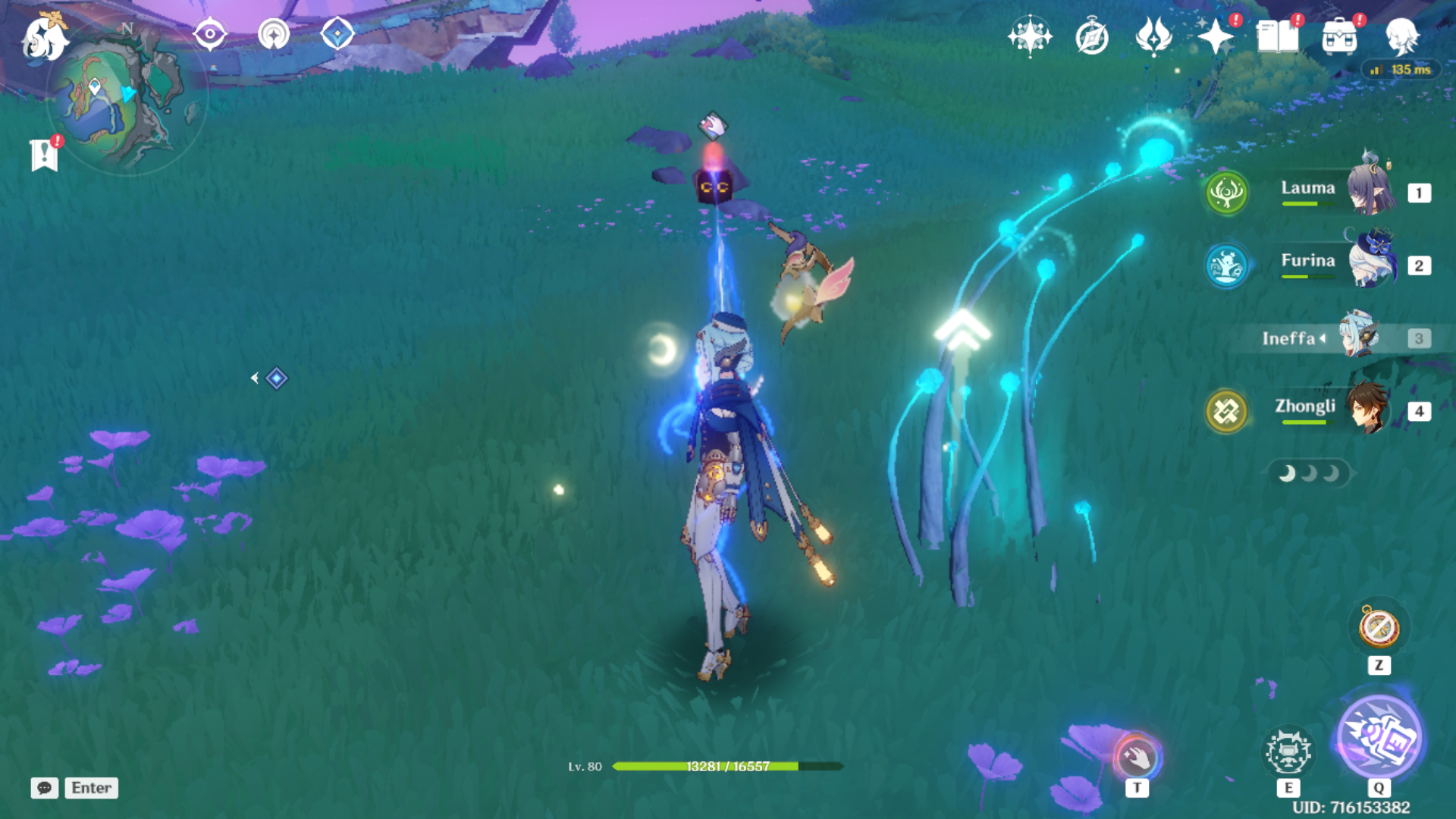Open the Paimon menu

[x=44, y=38]
